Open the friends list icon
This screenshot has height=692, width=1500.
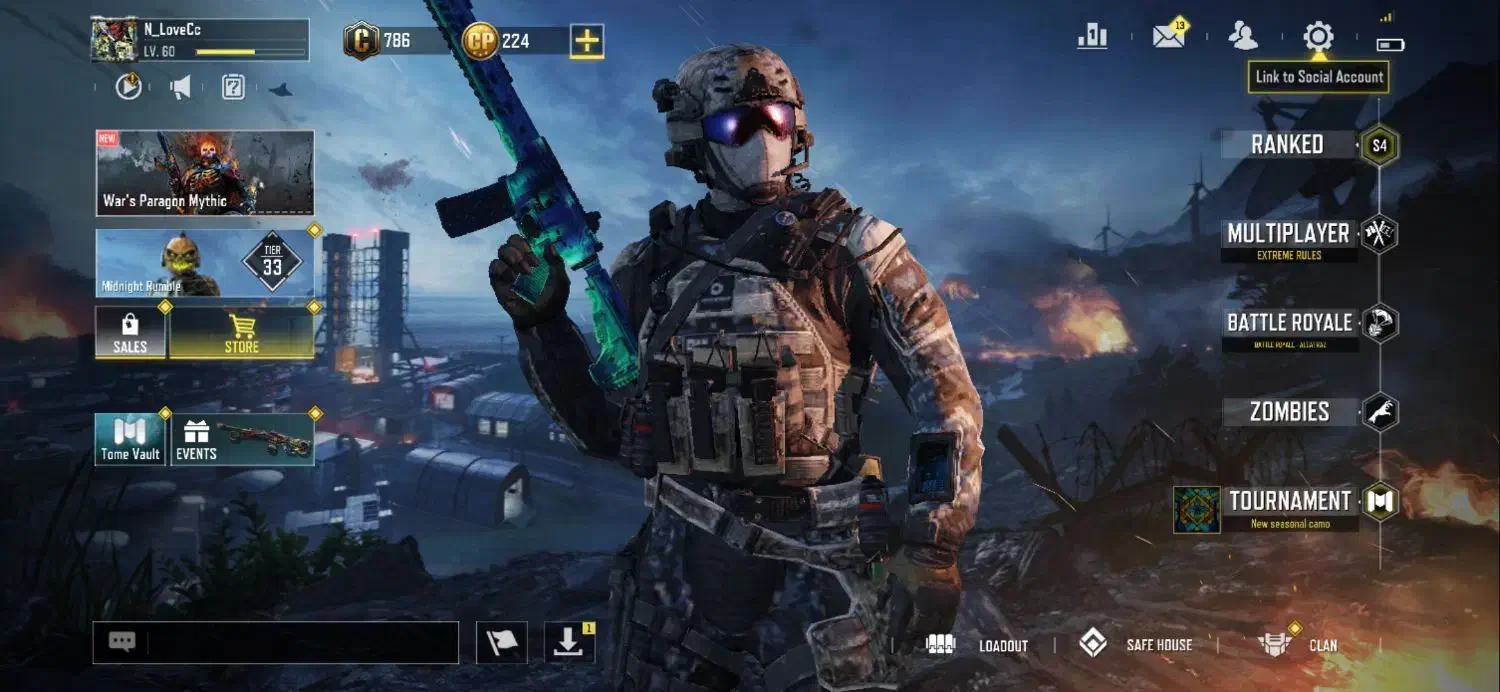tap(1243, 37)
